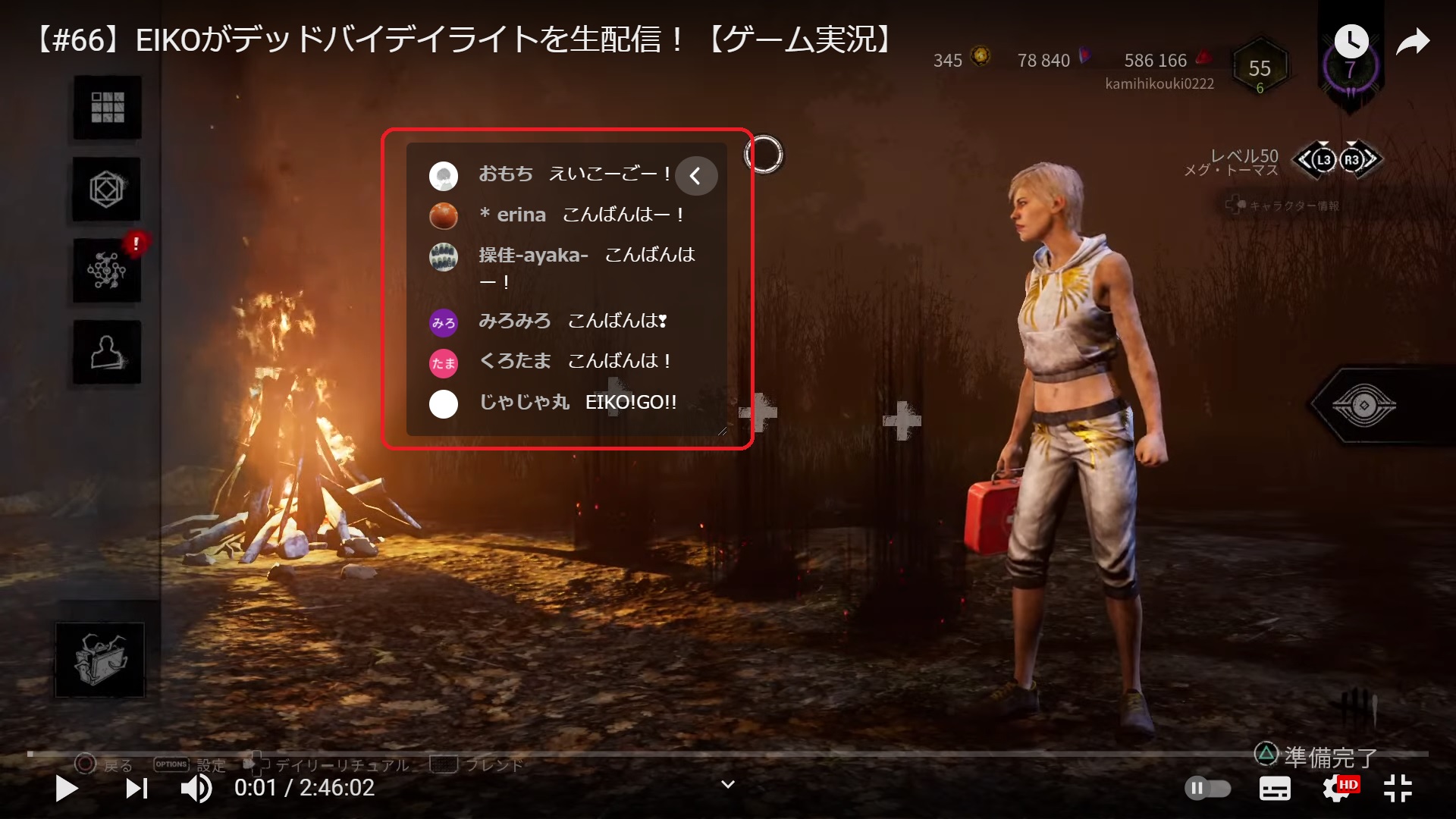Hide the controls using the down chevron
1456x819 pixels.
point(727,784)
